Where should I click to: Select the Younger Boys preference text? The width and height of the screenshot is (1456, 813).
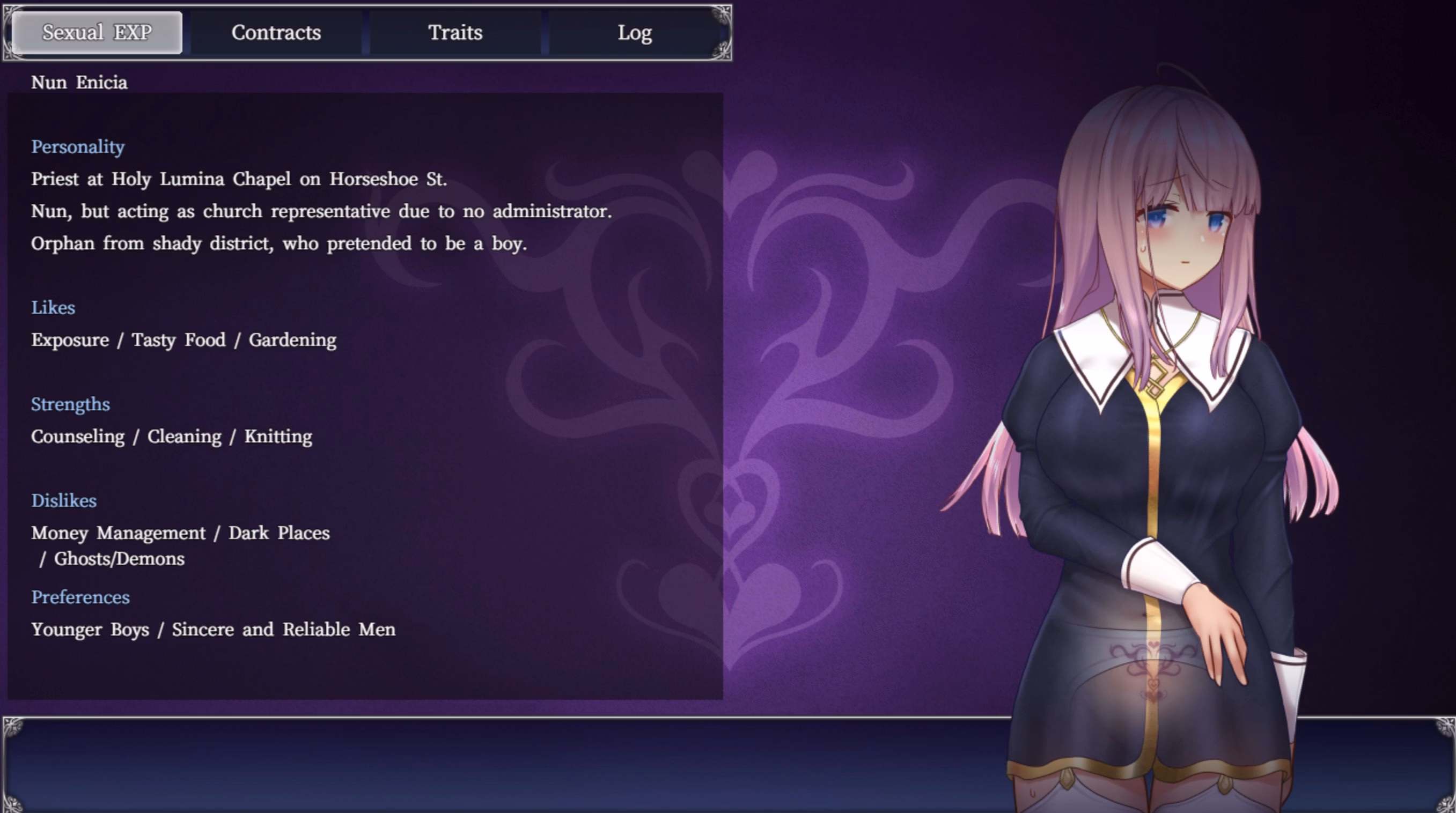pos(91,630)
